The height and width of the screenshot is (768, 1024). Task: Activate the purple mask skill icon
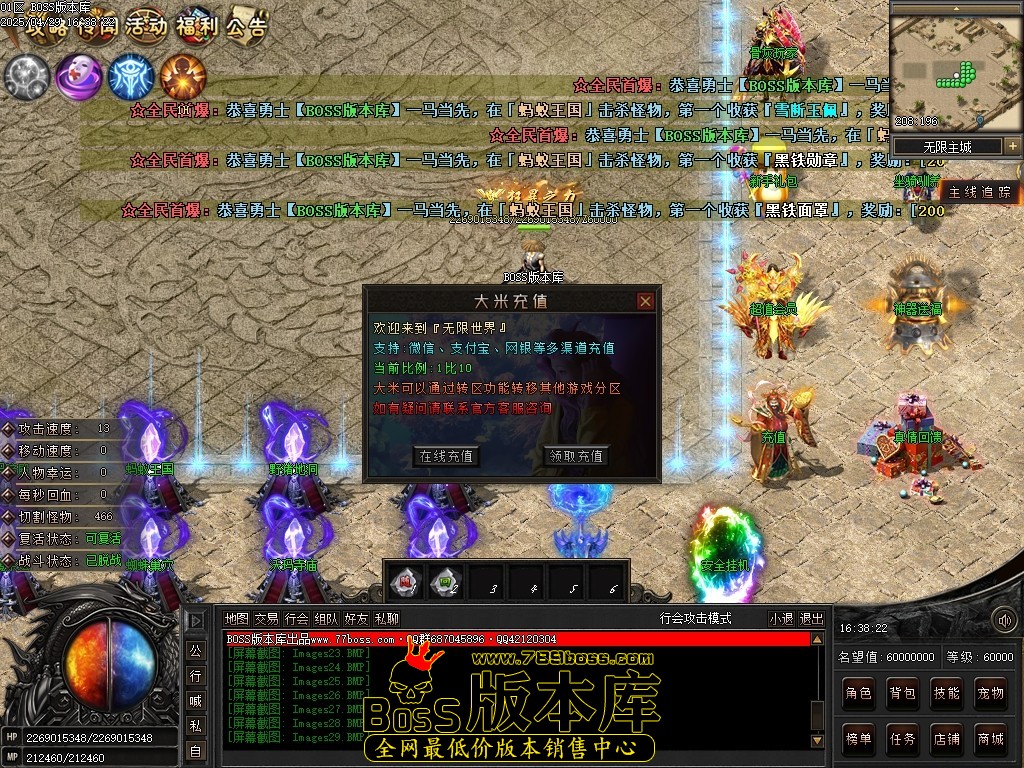(x=77, y=76)
